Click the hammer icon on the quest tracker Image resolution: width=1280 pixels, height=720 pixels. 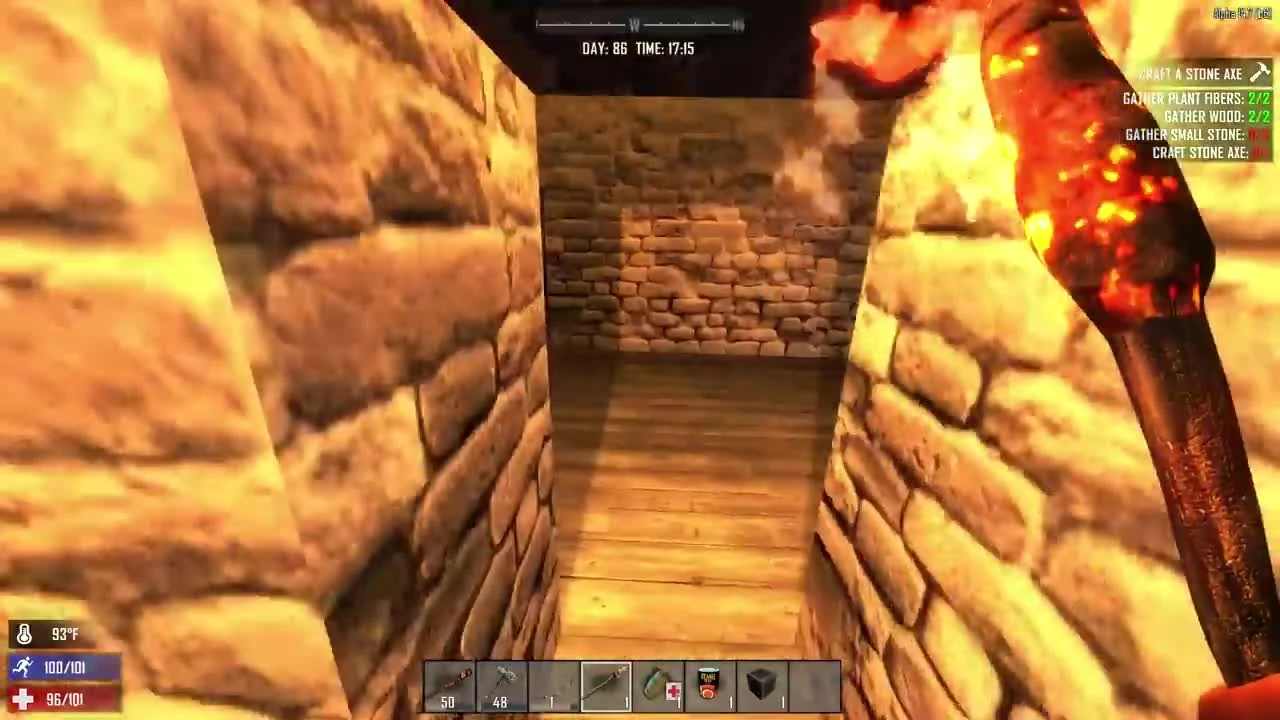click(x=1260, y=73)
